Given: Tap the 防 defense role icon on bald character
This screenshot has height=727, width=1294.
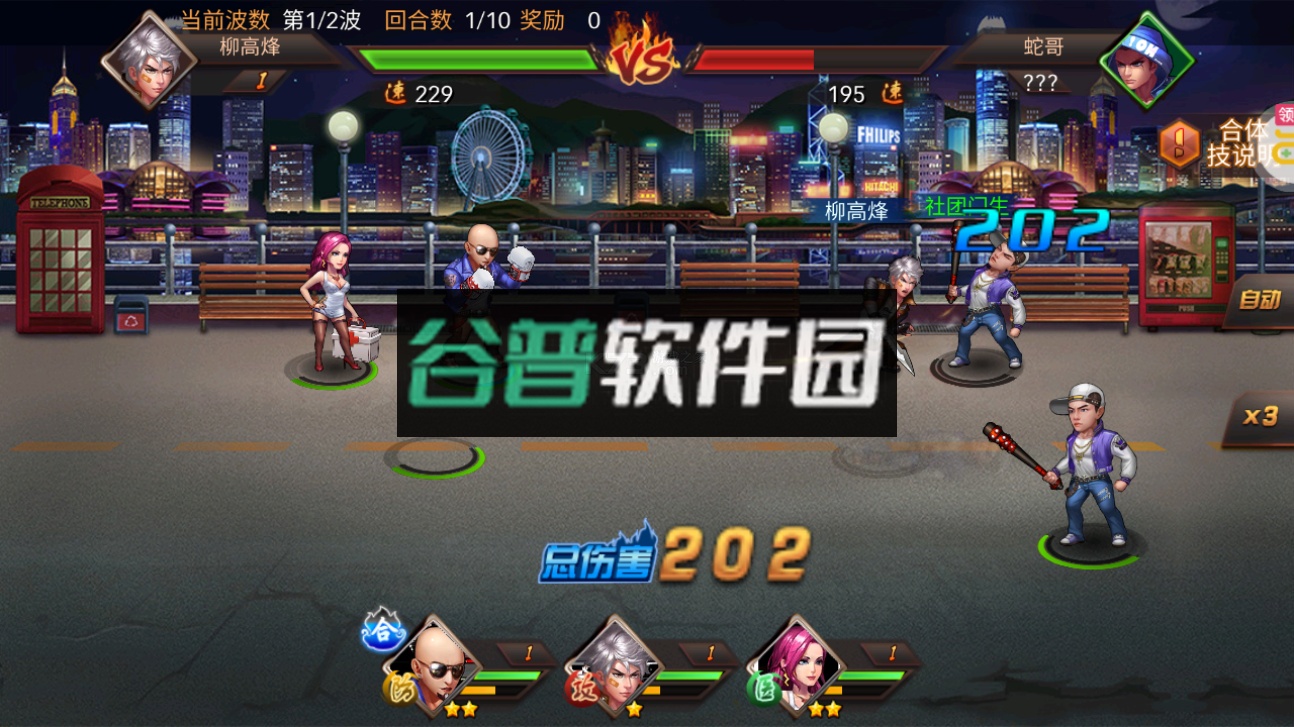Looking at the screenshot, I should point(400,692).
